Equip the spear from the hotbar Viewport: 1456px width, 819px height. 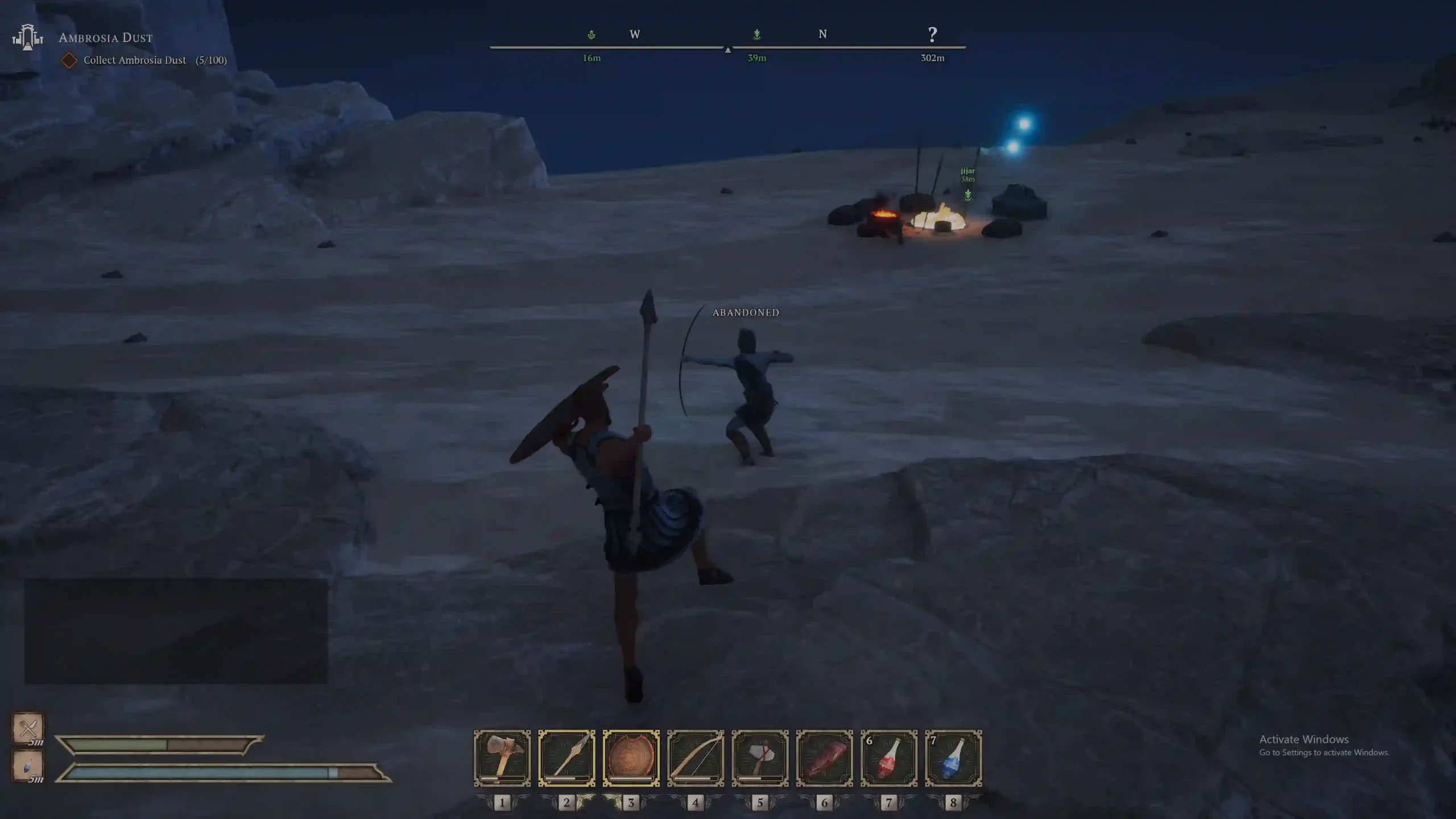[x=566, y=758]
